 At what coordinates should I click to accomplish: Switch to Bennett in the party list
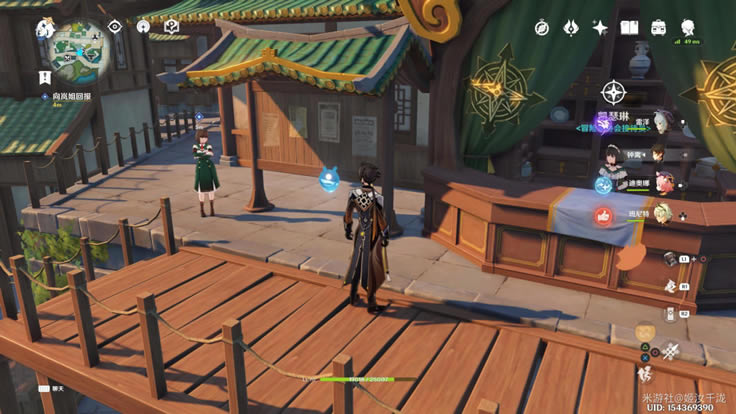pos(660,213)
